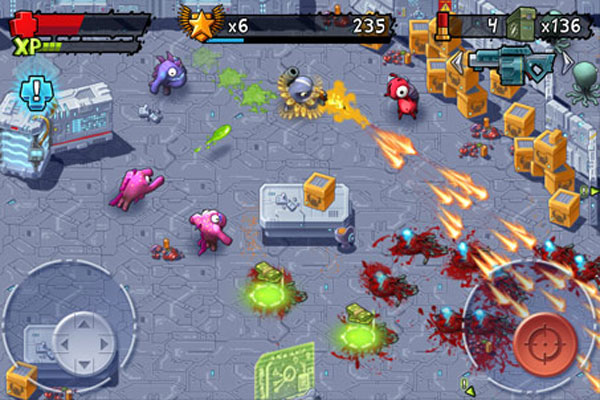Select the teal gun weapon icon
The height and width of the screenshot is (400, 600).
512,61
